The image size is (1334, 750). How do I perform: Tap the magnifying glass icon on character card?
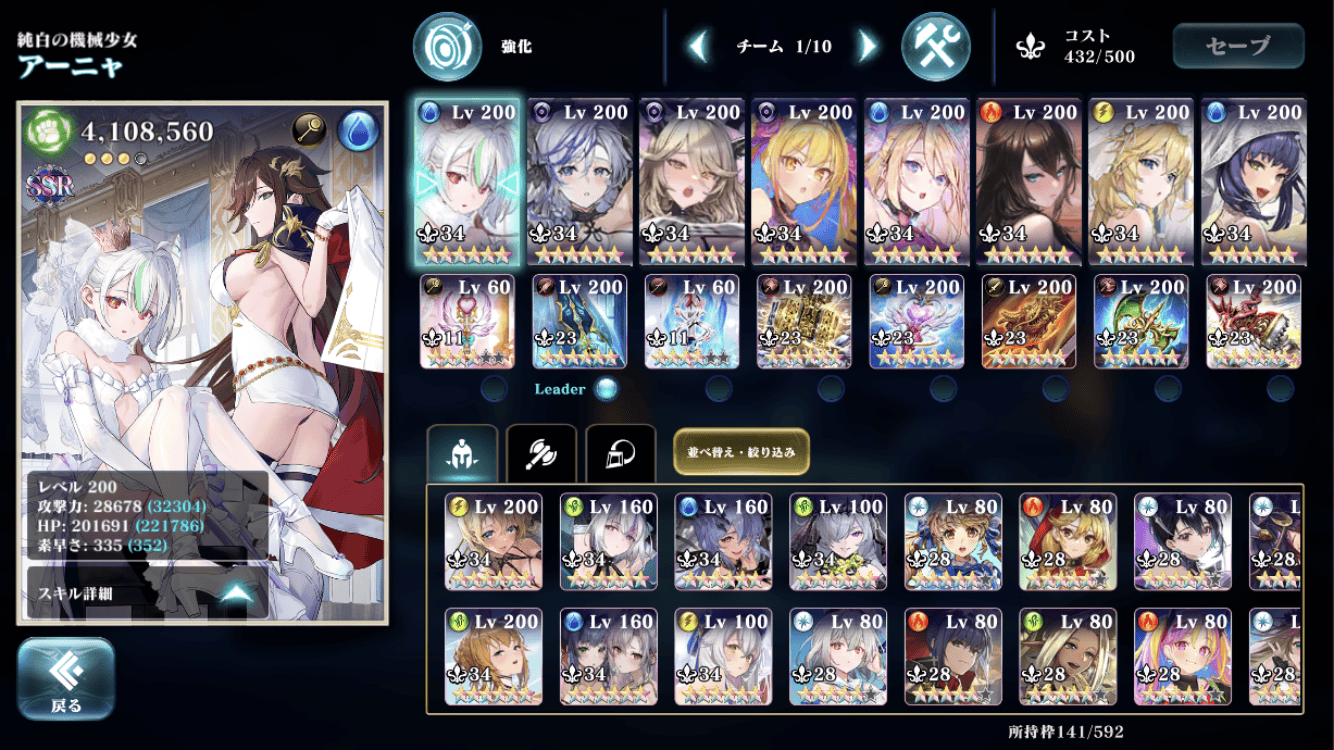[309, 130]
